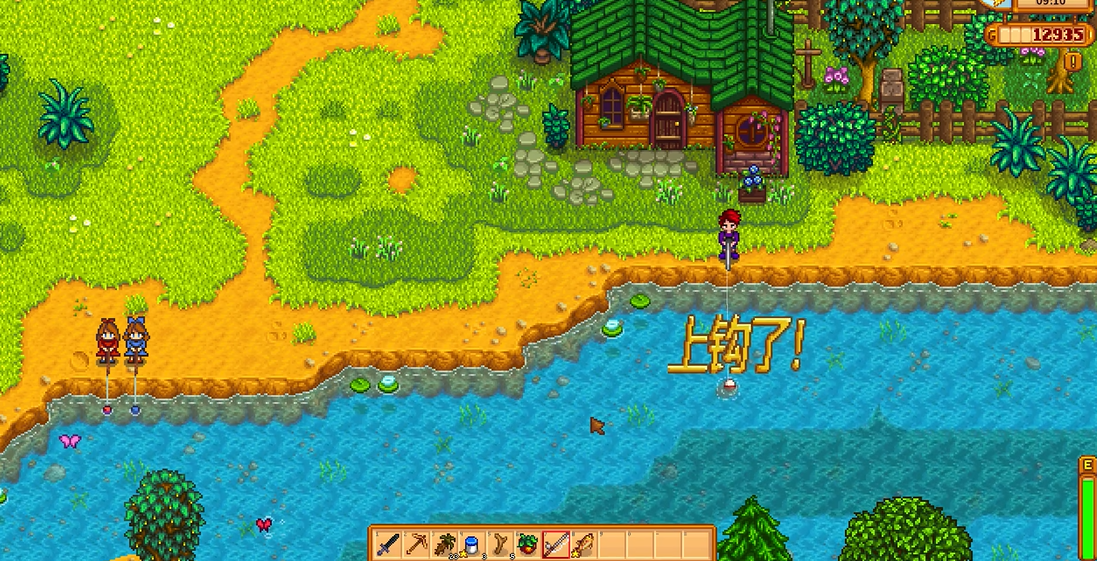
Task: Select the caught fish hotbar slot
Action: pyautogui.click(x=584, y=545)
